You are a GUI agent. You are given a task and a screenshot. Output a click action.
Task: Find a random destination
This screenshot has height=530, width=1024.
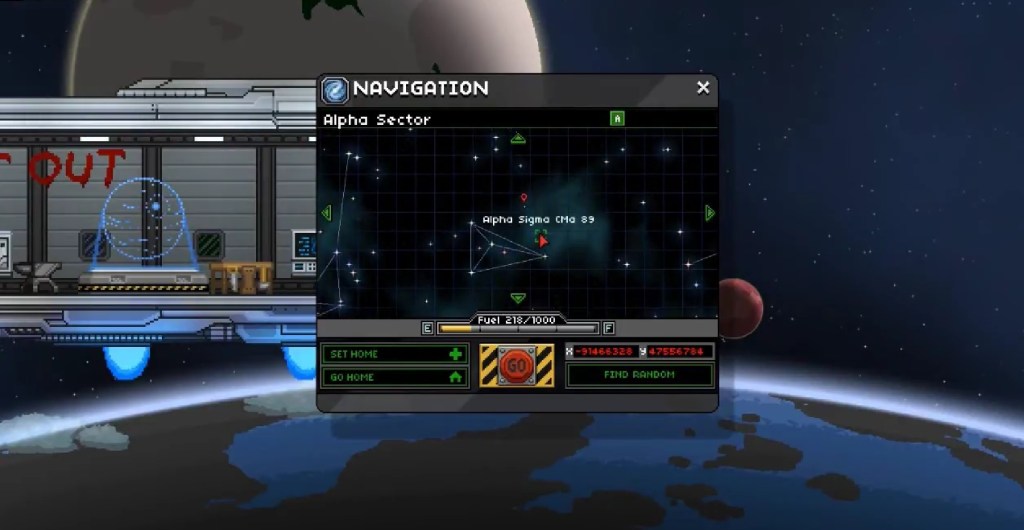coord(639,375)
